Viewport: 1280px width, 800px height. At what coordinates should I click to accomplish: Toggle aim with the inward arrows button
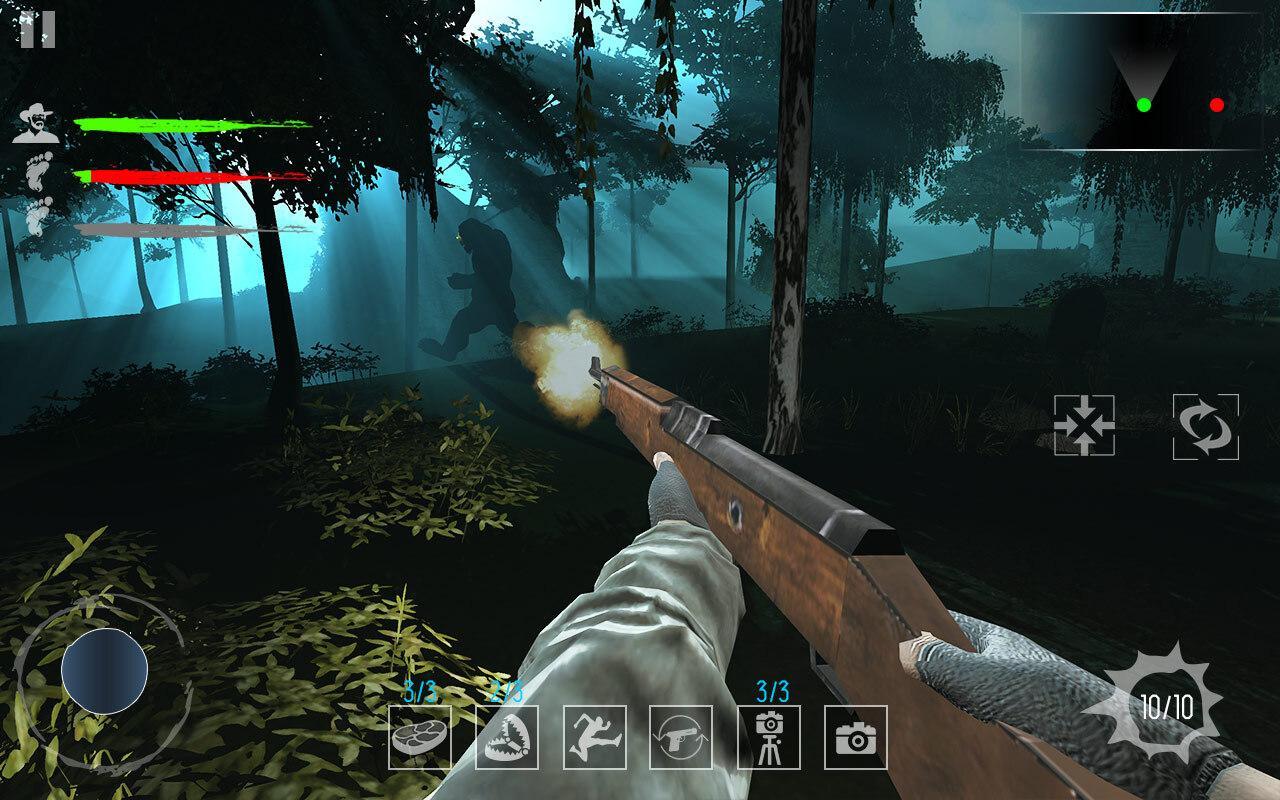(1085, 426)
